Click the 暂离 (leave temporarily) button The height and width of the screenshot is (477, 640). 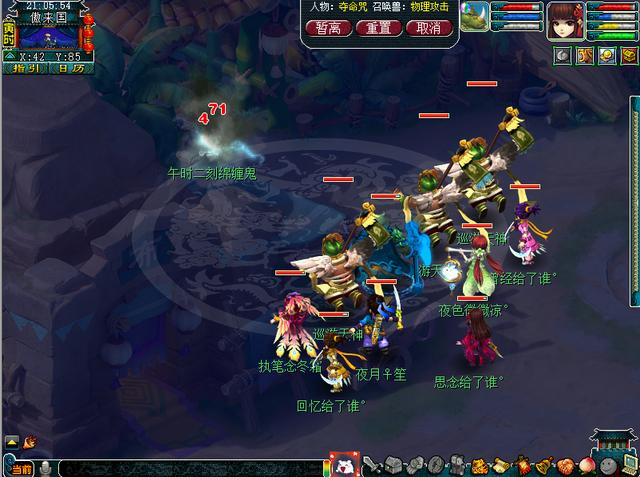point(328,28)
